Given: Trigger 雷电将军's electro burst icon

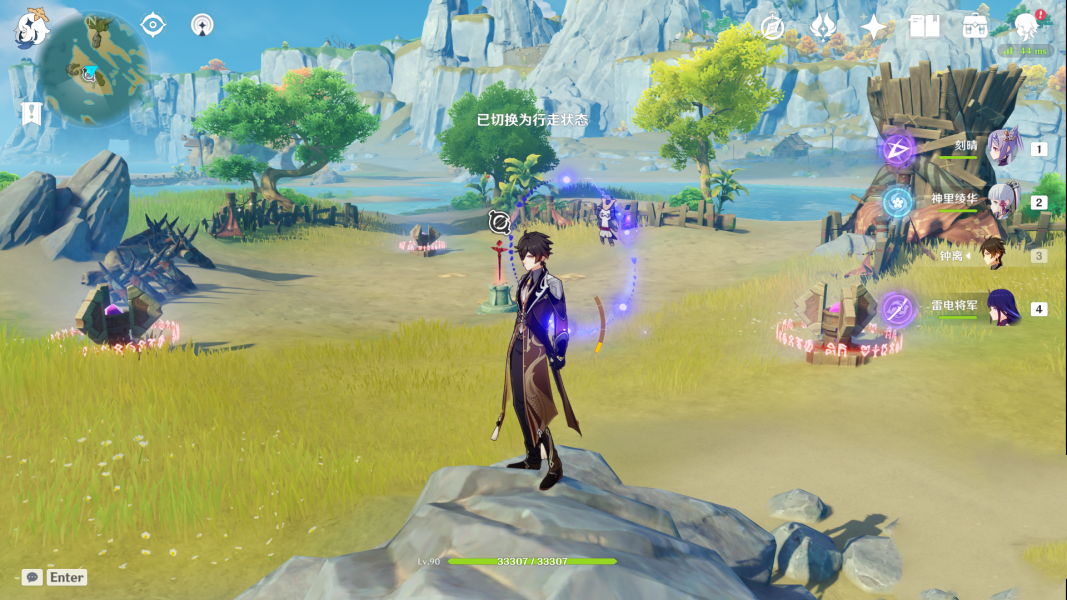Looking at the screenshot, I should point(897,309).
